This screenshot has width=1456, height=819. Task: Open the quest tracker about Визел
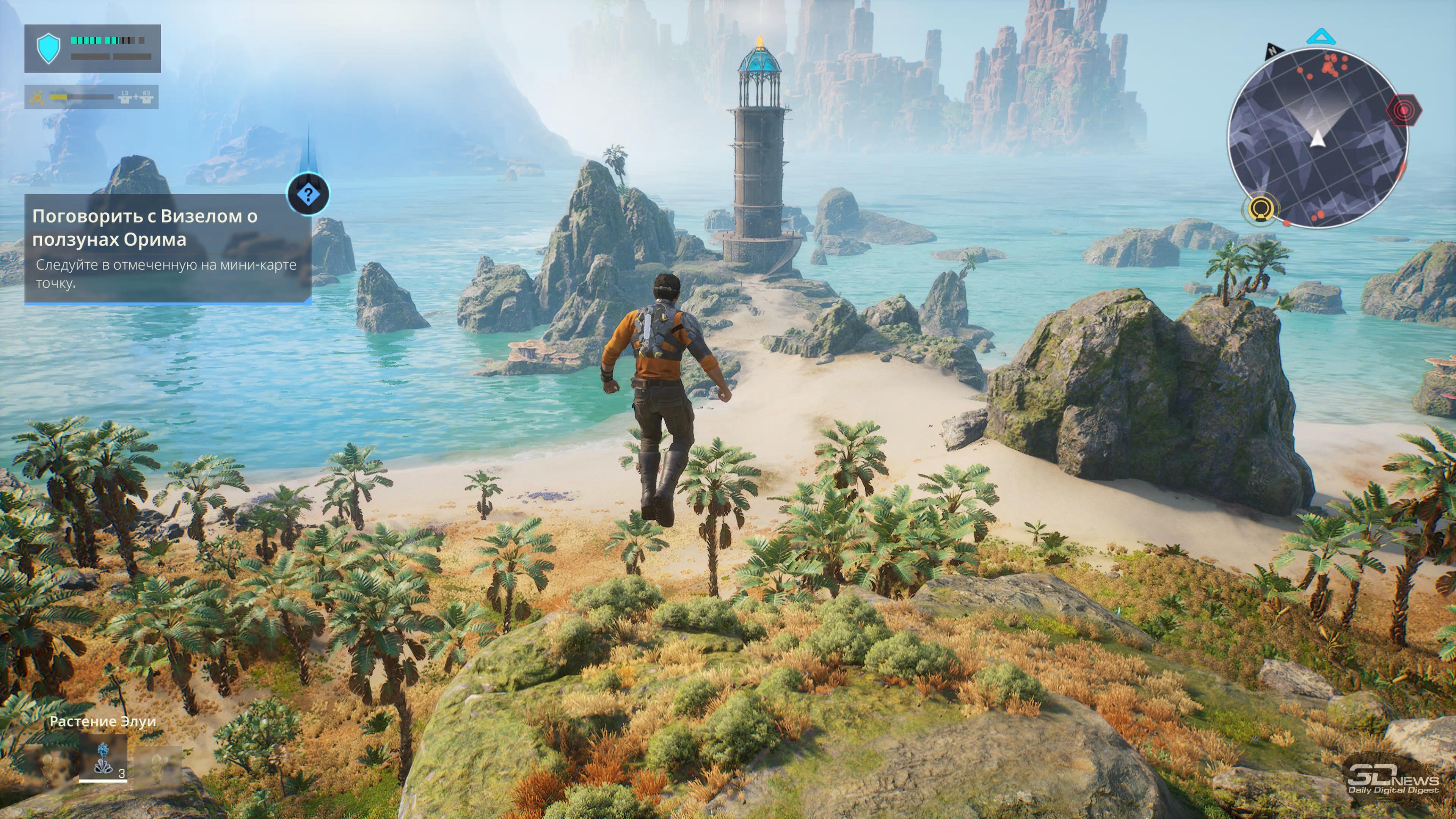(x=167, y=248)
